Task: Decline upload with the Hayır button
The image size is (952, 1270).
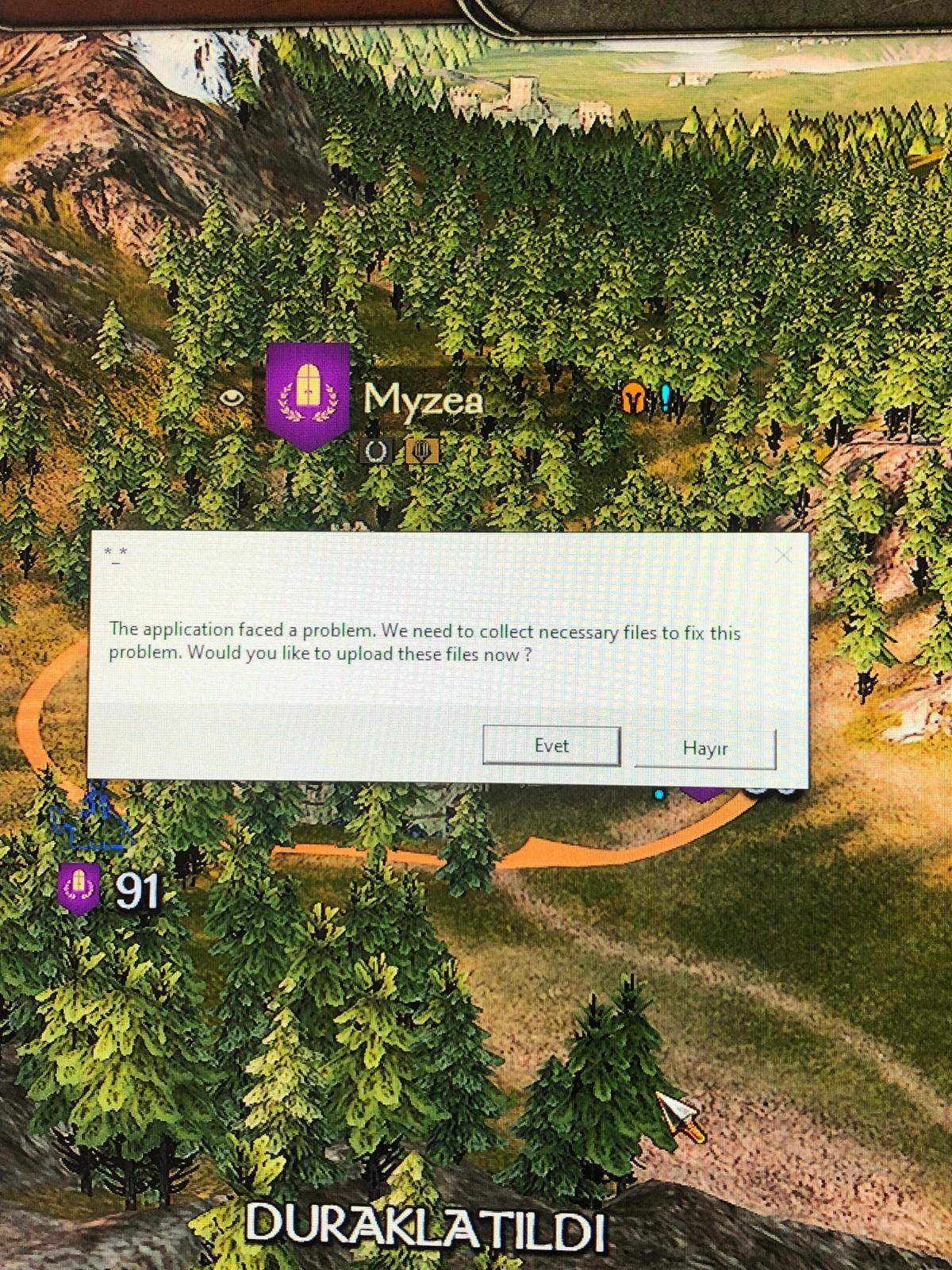Action: [x=704, y=749]
